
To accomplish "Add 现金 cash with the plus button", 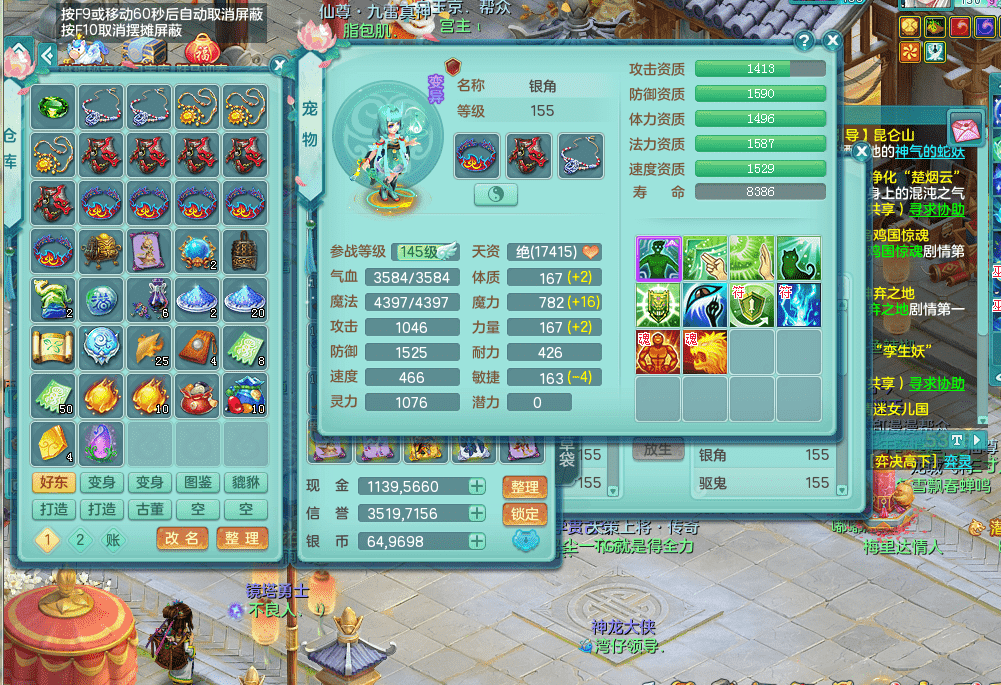I will 477,487.
